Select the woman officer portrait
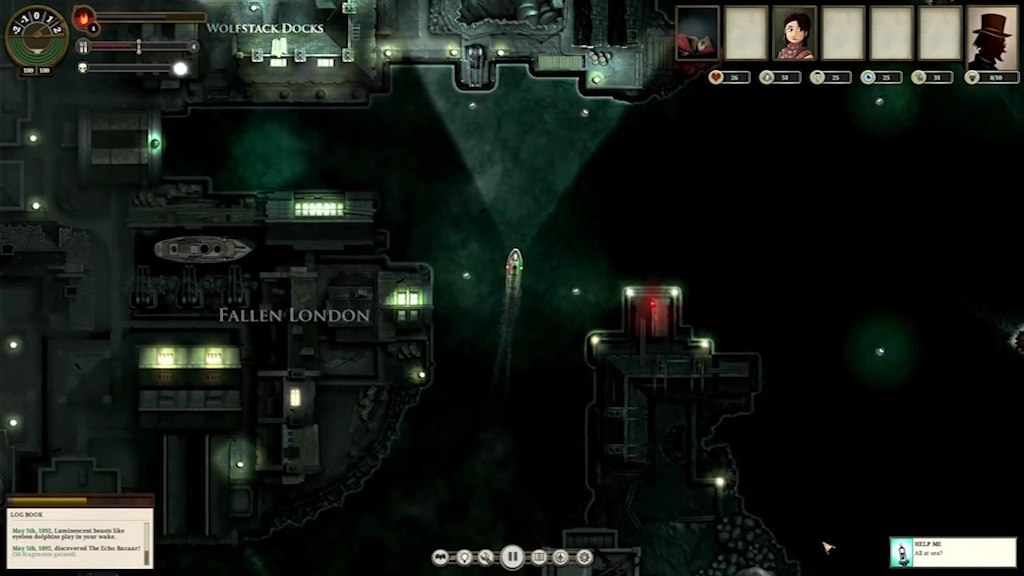This screenshot has height=576, width=1024. tap(794, 33)
